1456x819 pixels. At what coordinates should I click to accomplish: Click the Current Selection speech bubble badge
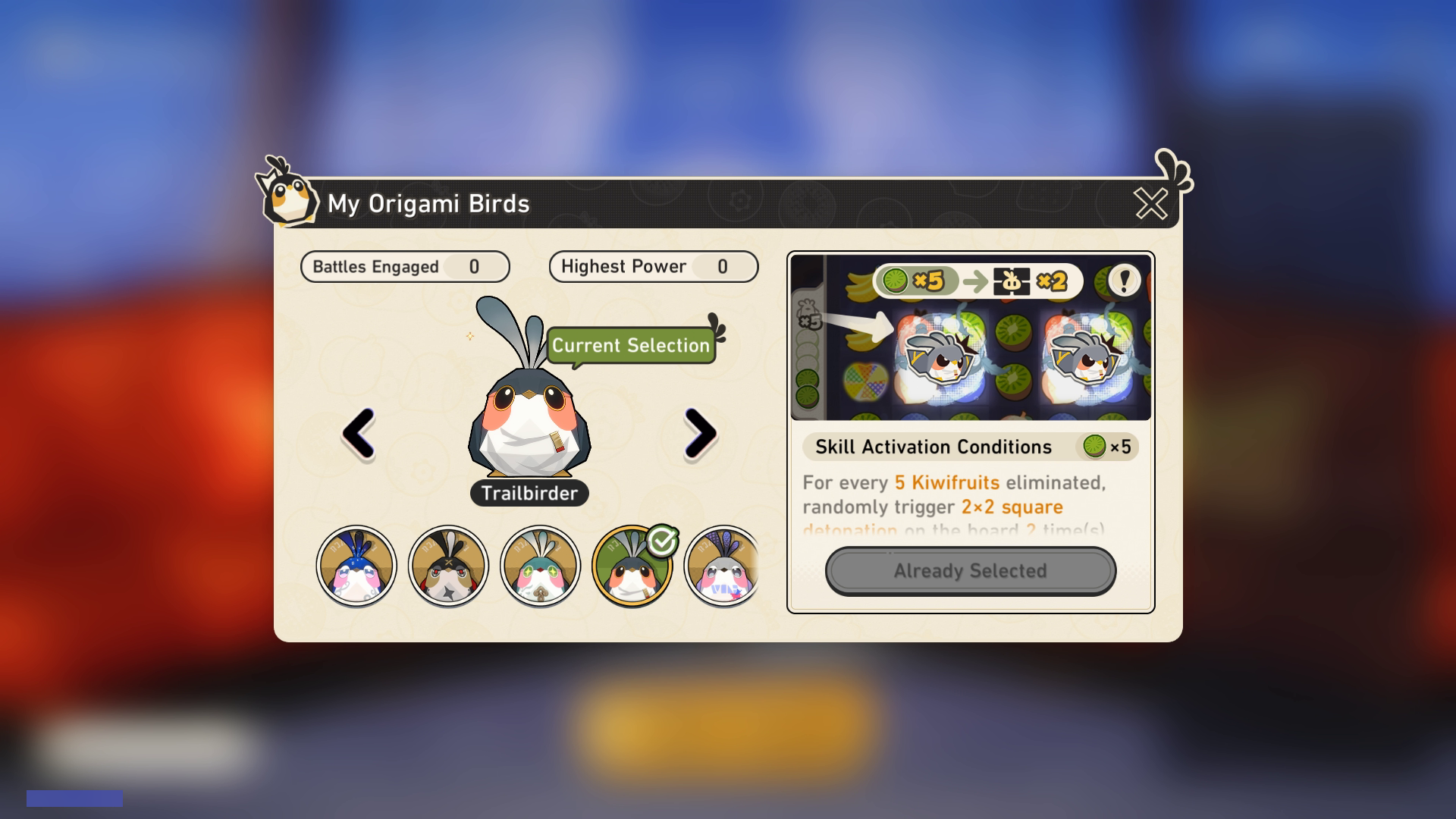(x=631, y=346)
